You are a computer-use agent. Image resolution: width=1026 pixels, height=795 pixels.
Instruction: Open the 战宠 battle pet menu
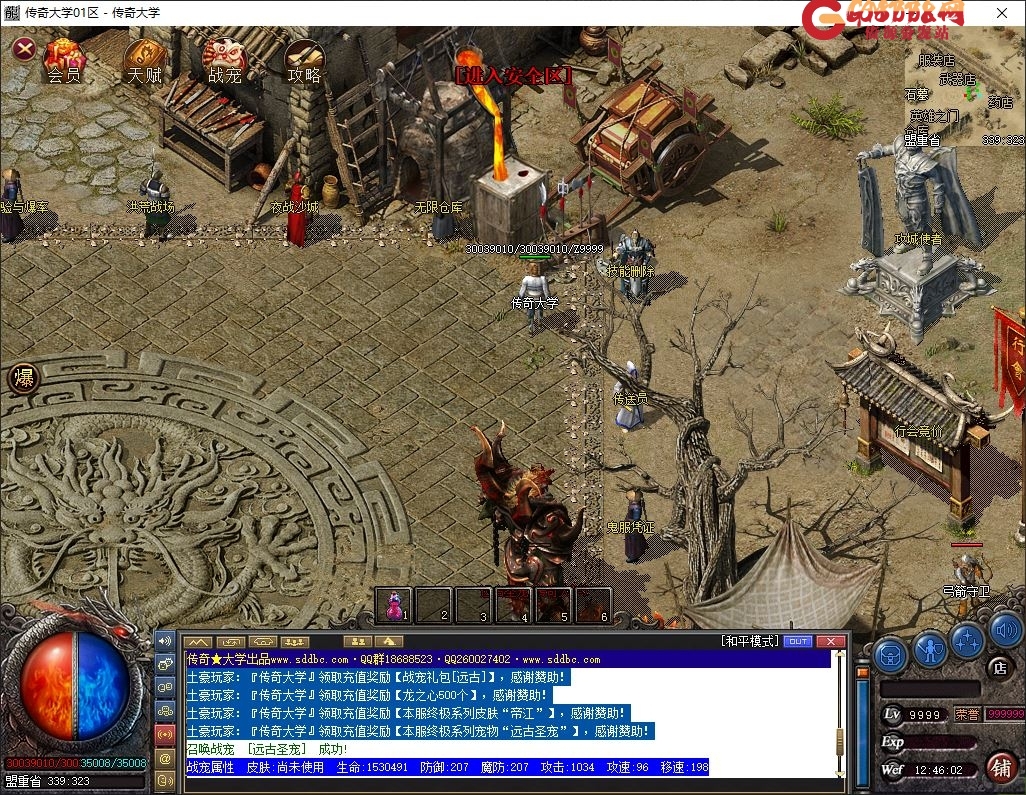click(x=224, y=59)
